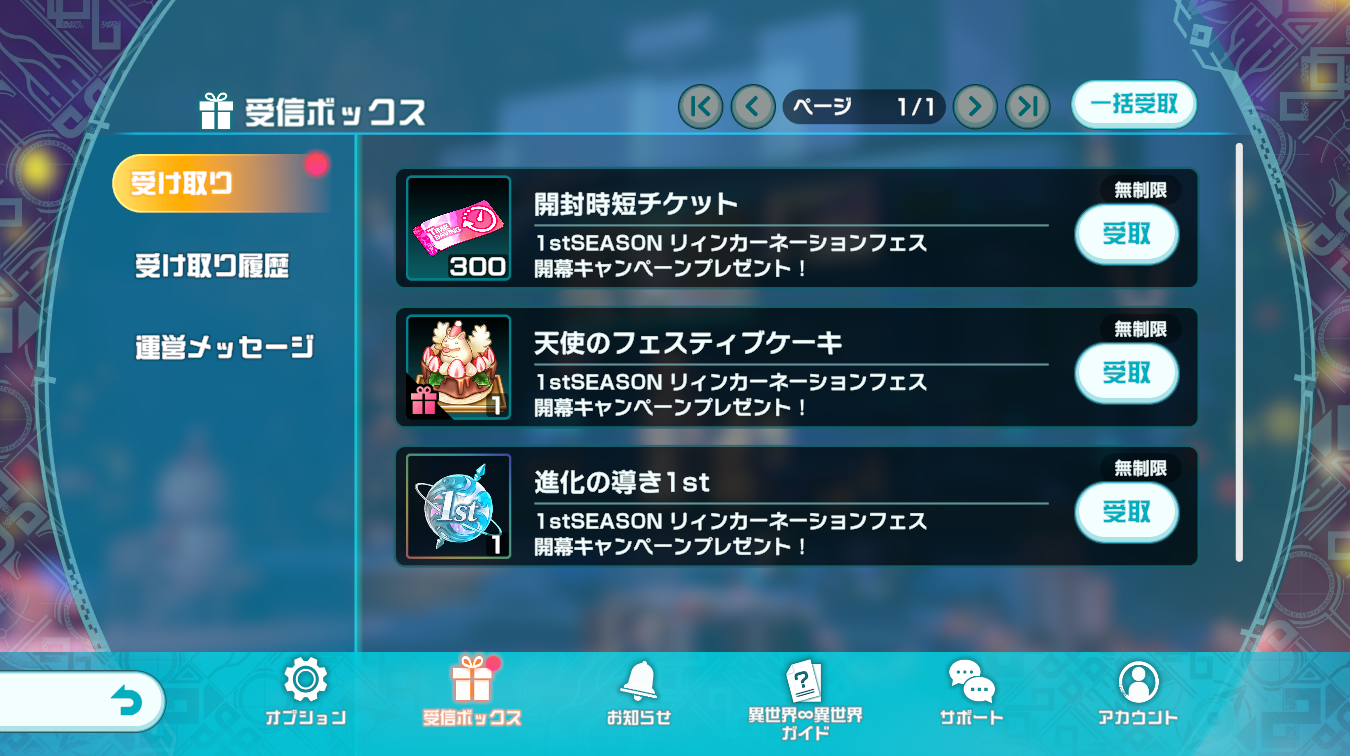Image resolution: width=1350 pixels, height=756 pixels.
Task: View the 運営メッセージ tab
Action: point(224,347)
